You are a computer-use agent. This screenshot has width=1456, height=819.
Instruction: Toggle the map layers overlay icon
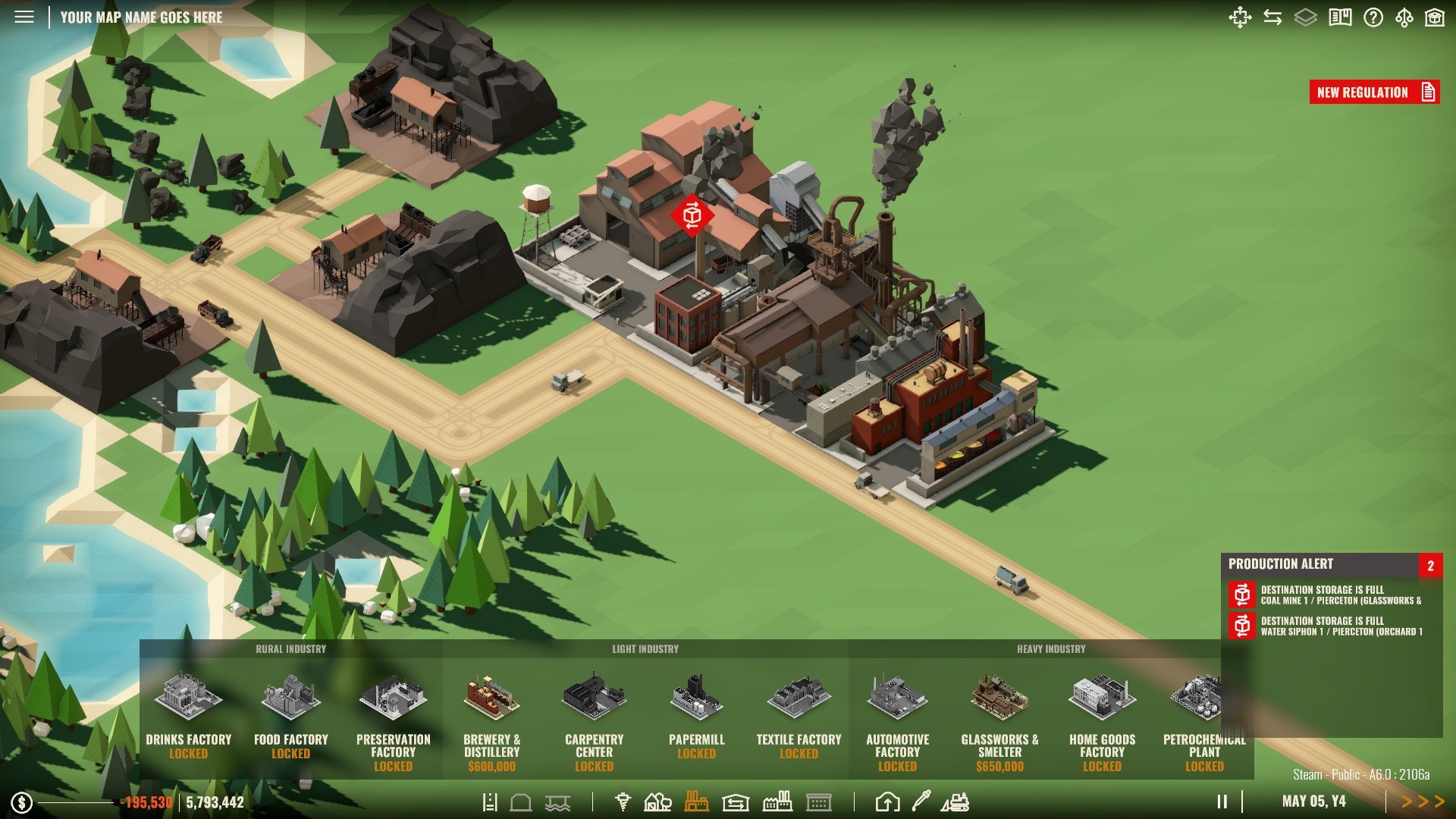[1305, 17]
